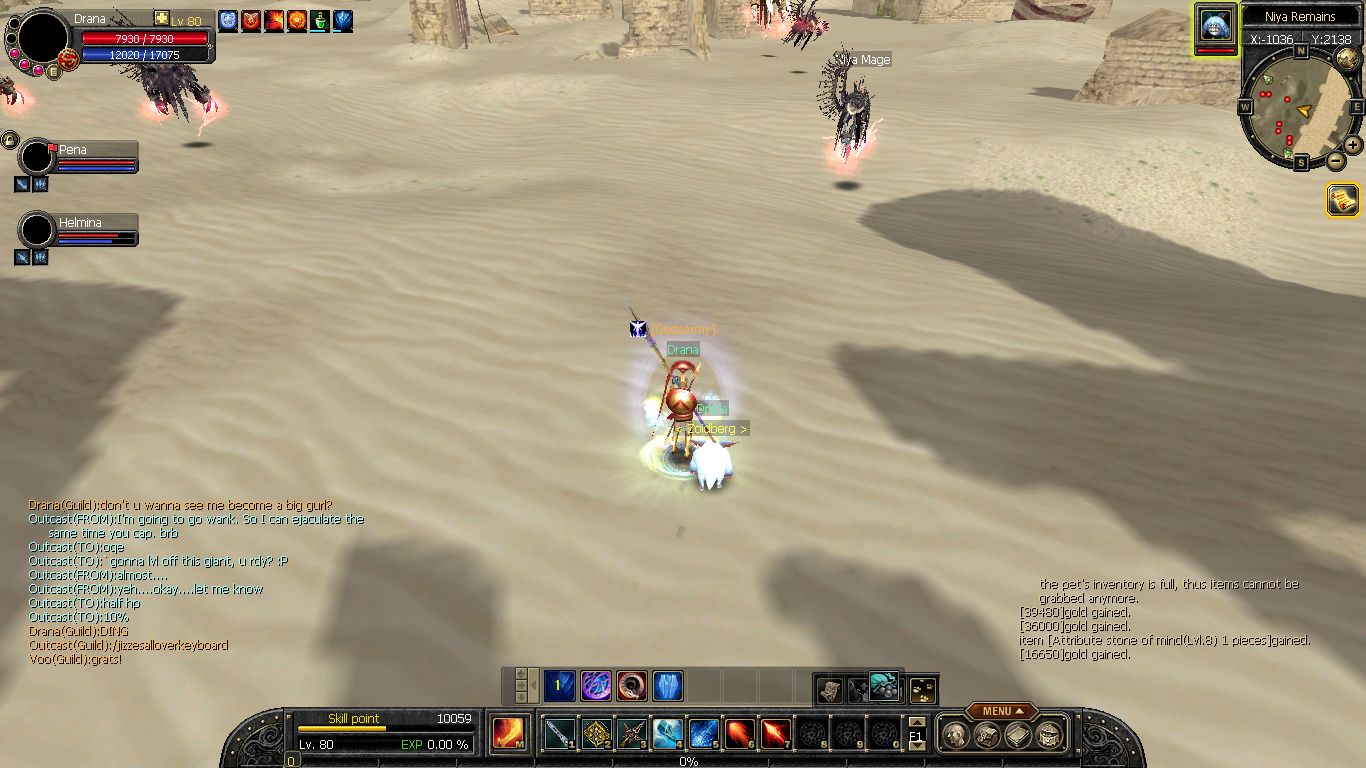Click the hotbar page up arrow
Viewport: 1366px width, 768px height.
917,723
